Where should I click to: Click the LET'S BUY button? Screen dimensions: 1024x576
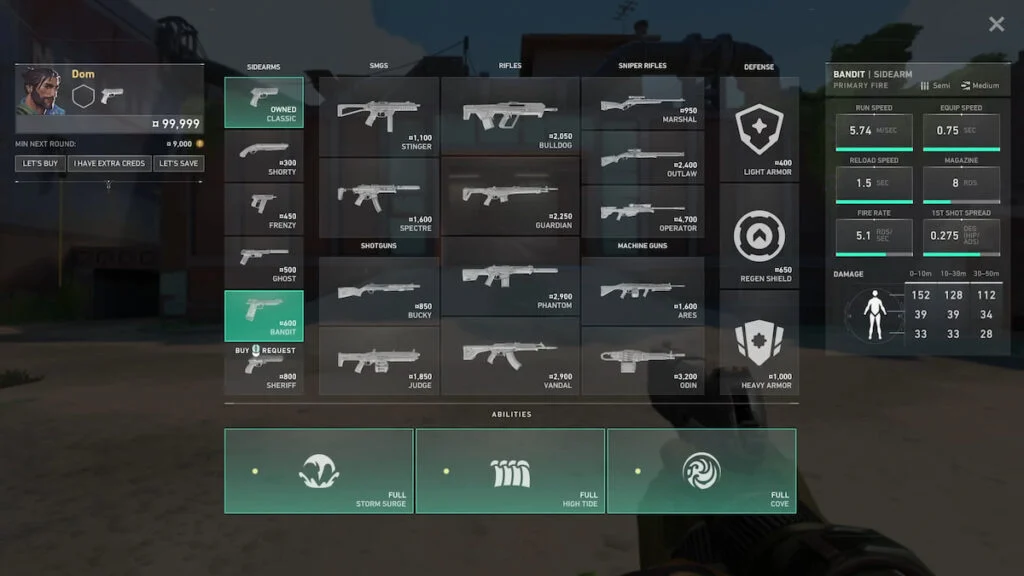41,163
